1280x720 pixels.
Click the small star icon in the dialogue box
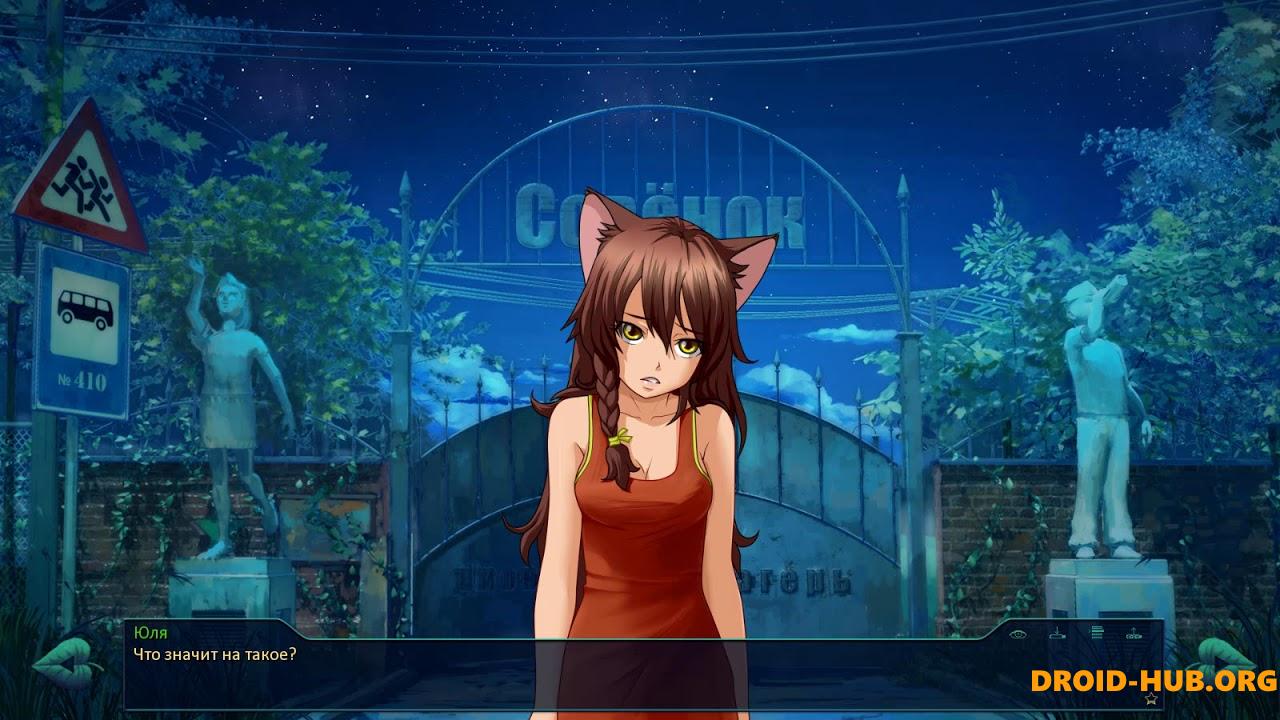click(1151, 697)
